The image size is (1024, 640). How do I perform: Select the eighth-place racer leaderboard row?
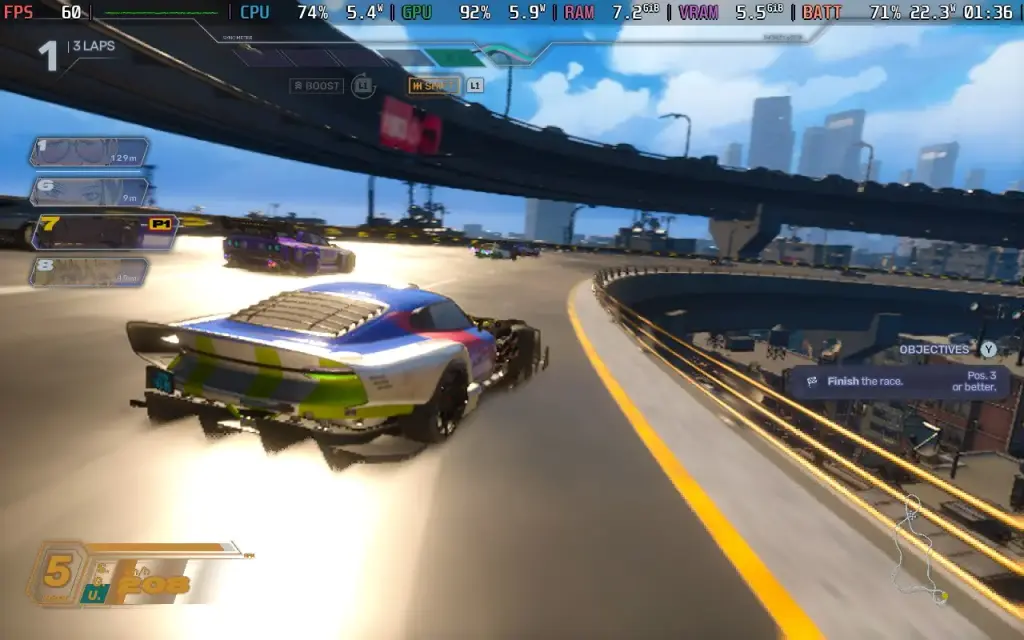coord(88,272)
